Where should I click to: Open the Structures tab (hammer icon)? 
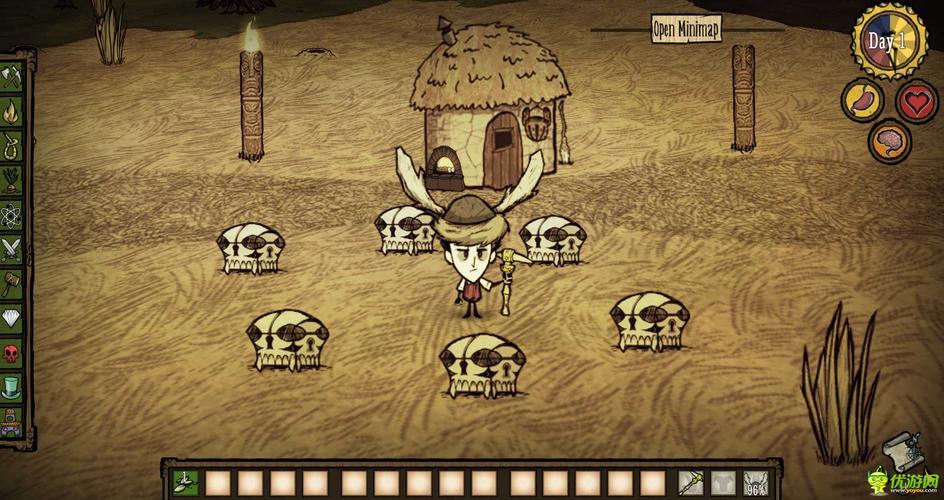click(12, 283)
